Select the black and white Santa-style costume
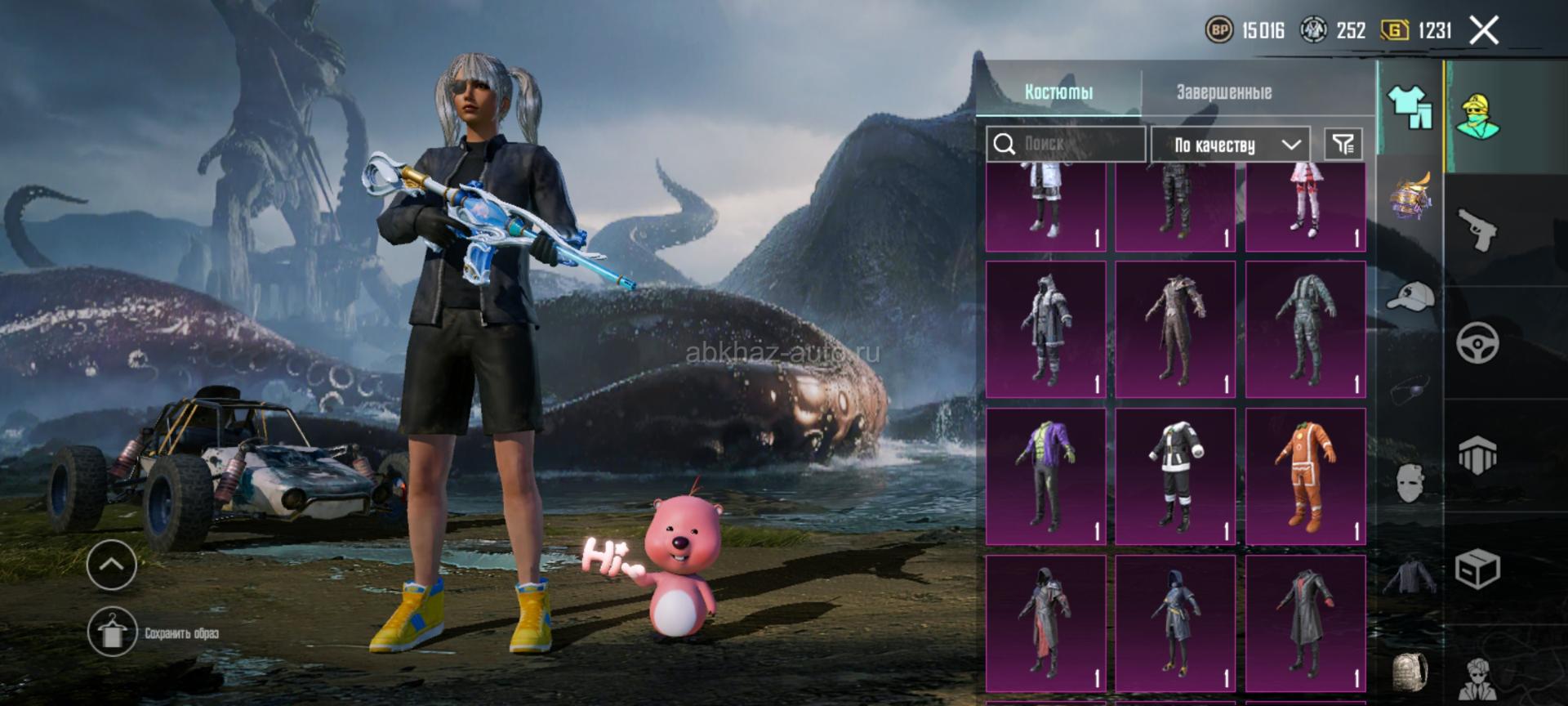This screenshot has width=1568, height=706. 1175,476
